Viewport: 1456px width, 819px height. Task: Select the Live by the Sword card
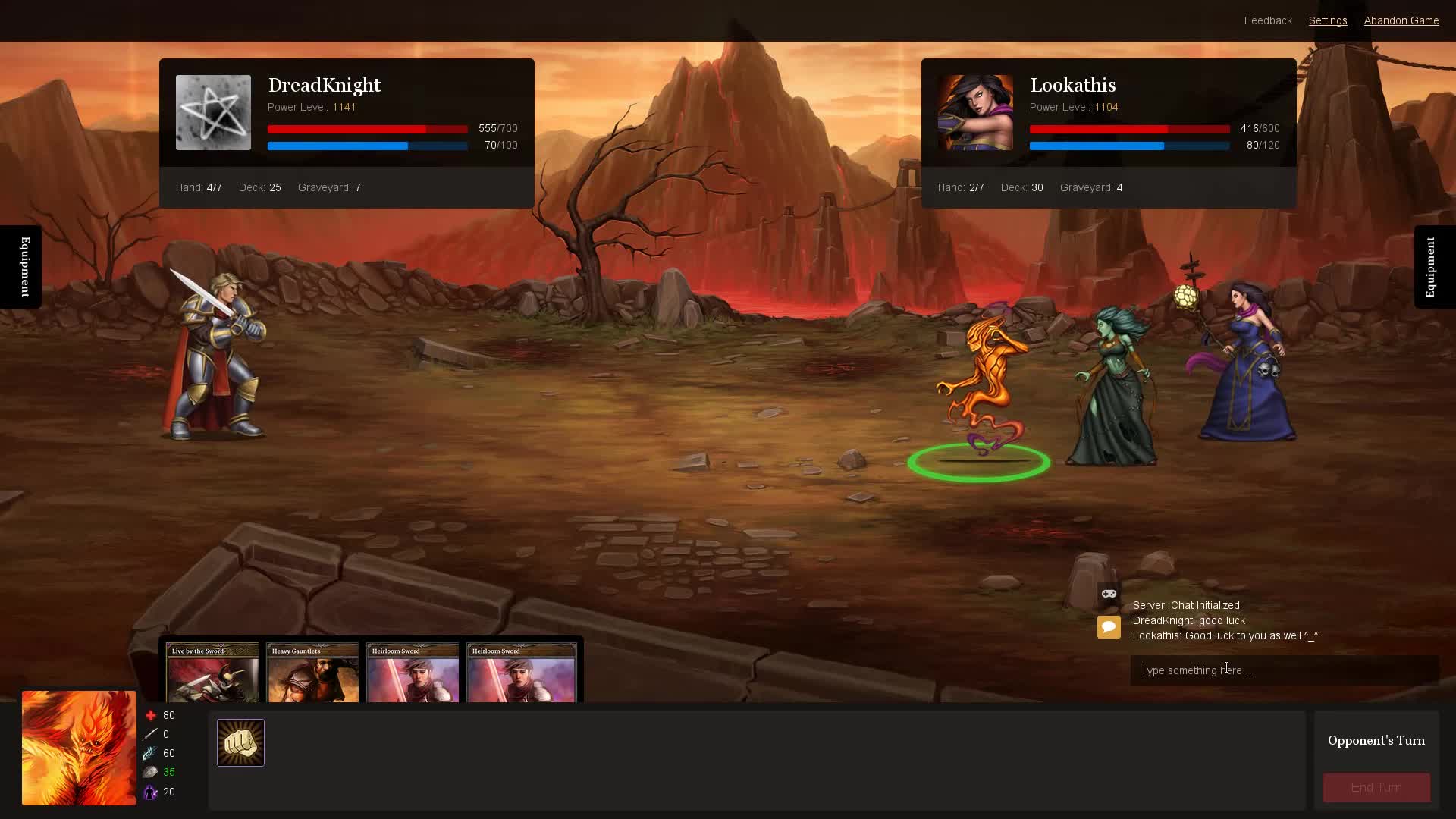click(x=211, y=675)
